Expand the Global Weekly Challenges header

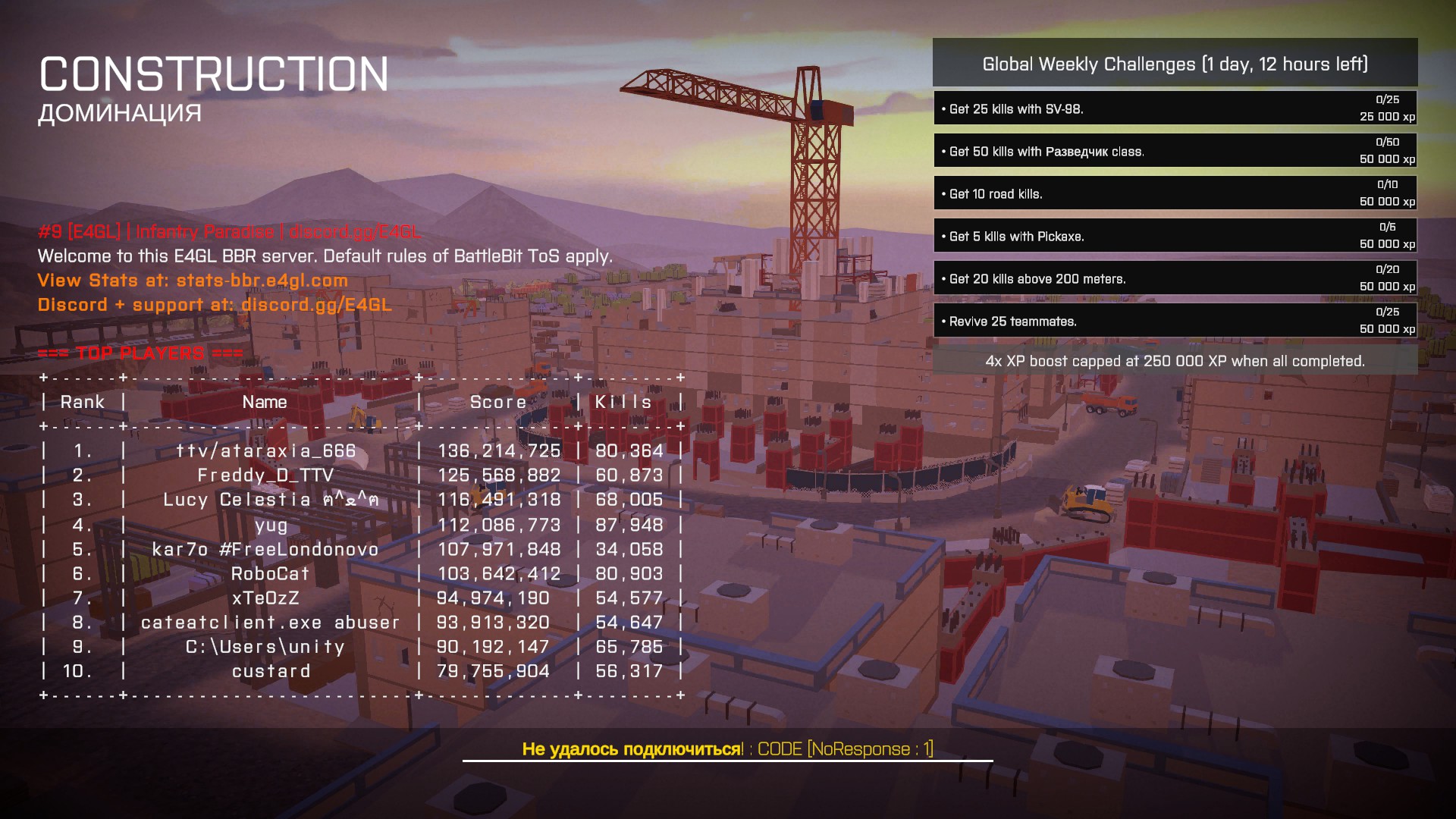click(1175, 65)
